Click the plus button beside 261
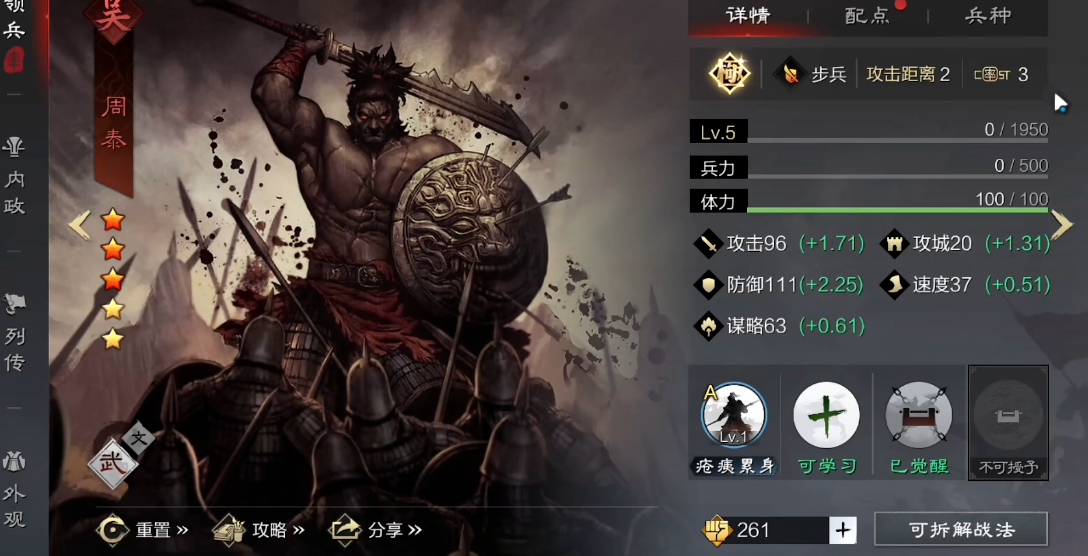 [843, 530]
